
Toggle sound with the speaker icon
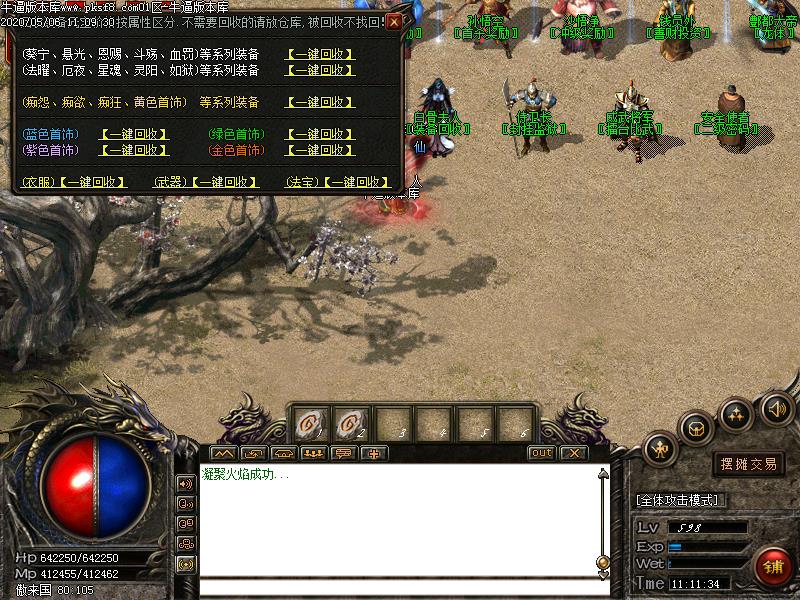[x=776, y=408]
